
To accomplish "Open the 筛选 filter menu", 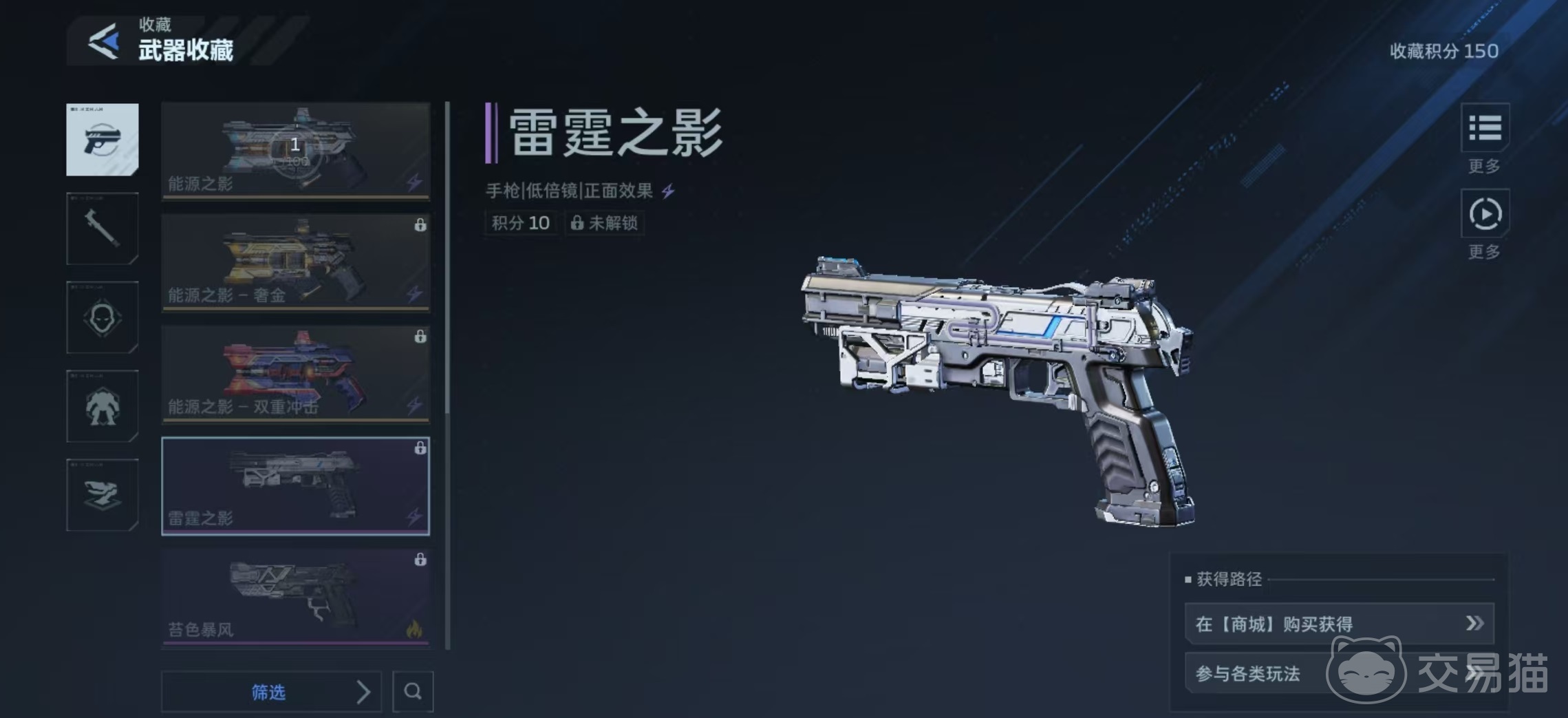I will 271,692.
